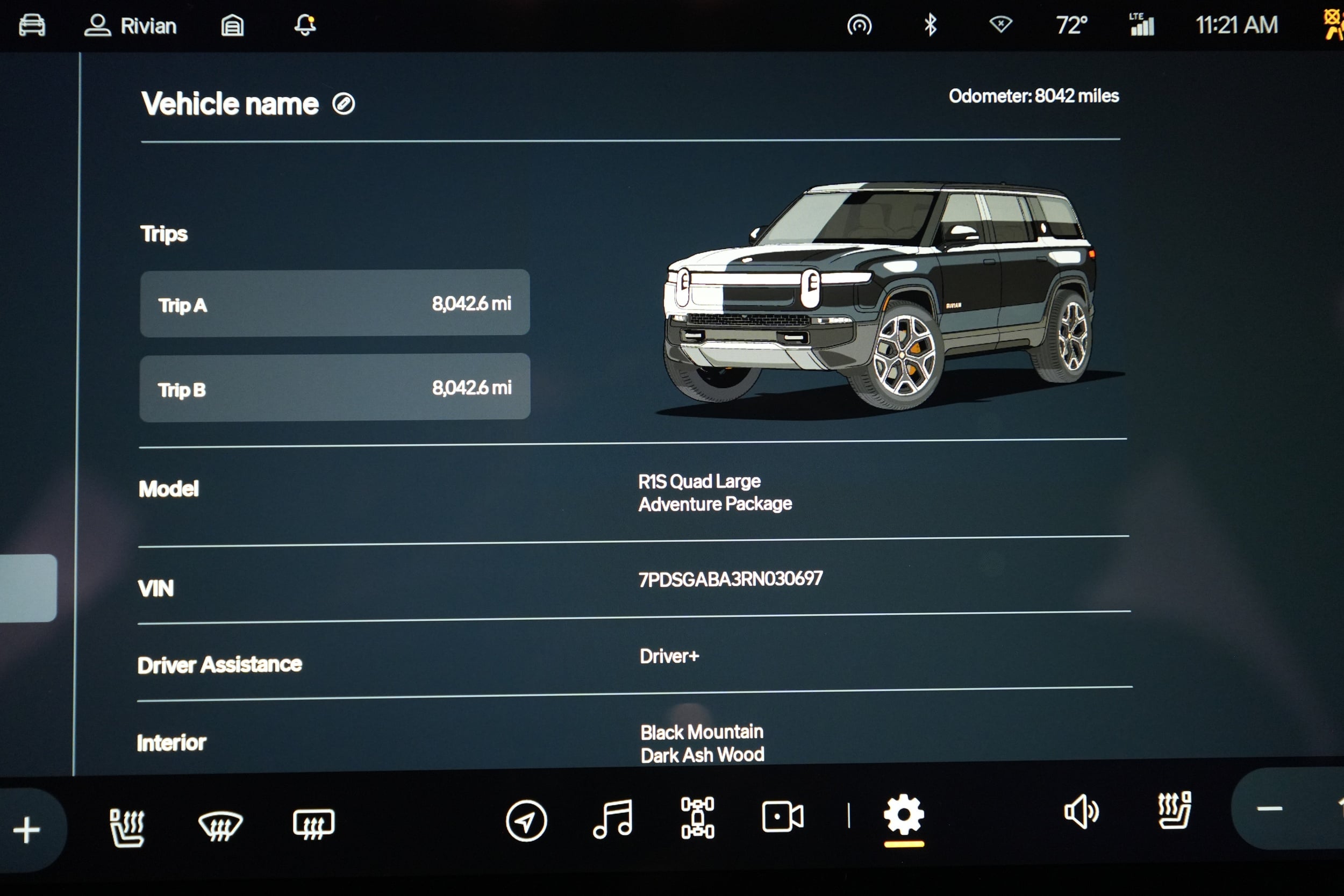Open the Gear Guard camera icon
Viewport: 1344px width, 896px height.
783,818
